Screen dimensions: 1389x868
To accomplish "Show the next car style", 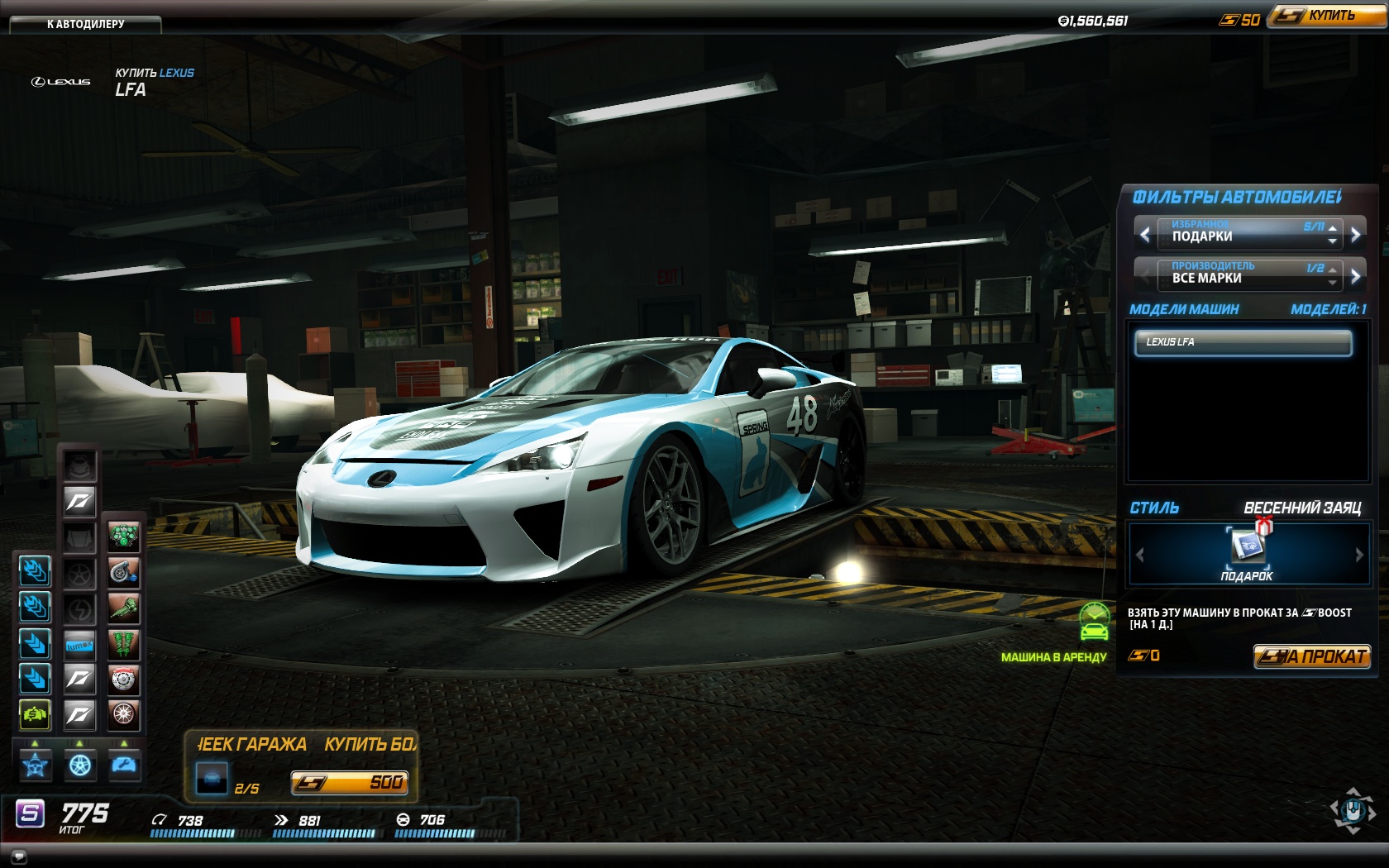I will coord(1358,555).
